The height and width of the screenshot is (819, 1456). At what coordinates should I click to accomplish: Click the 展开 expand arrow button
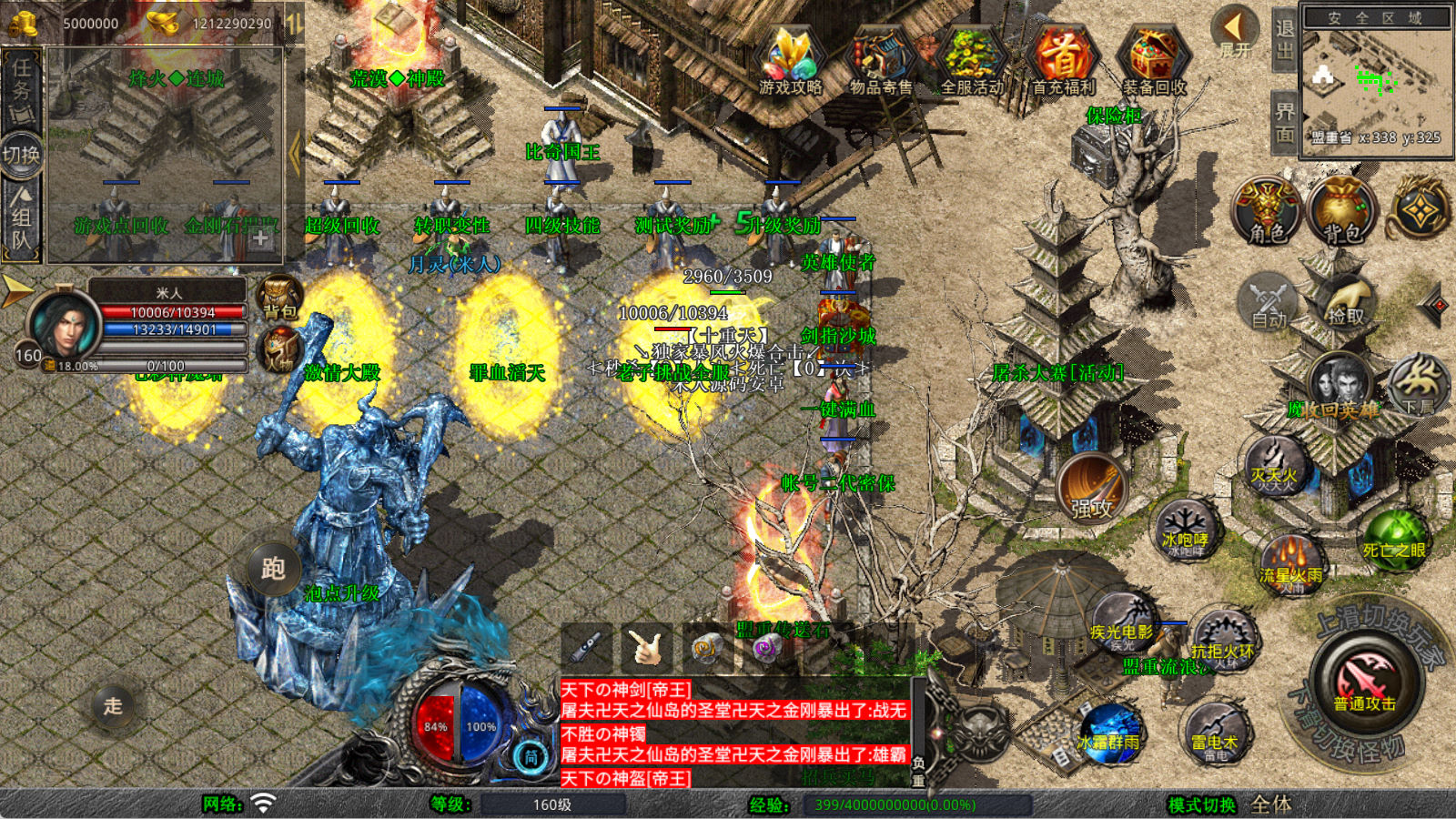tap(1235, 32)
